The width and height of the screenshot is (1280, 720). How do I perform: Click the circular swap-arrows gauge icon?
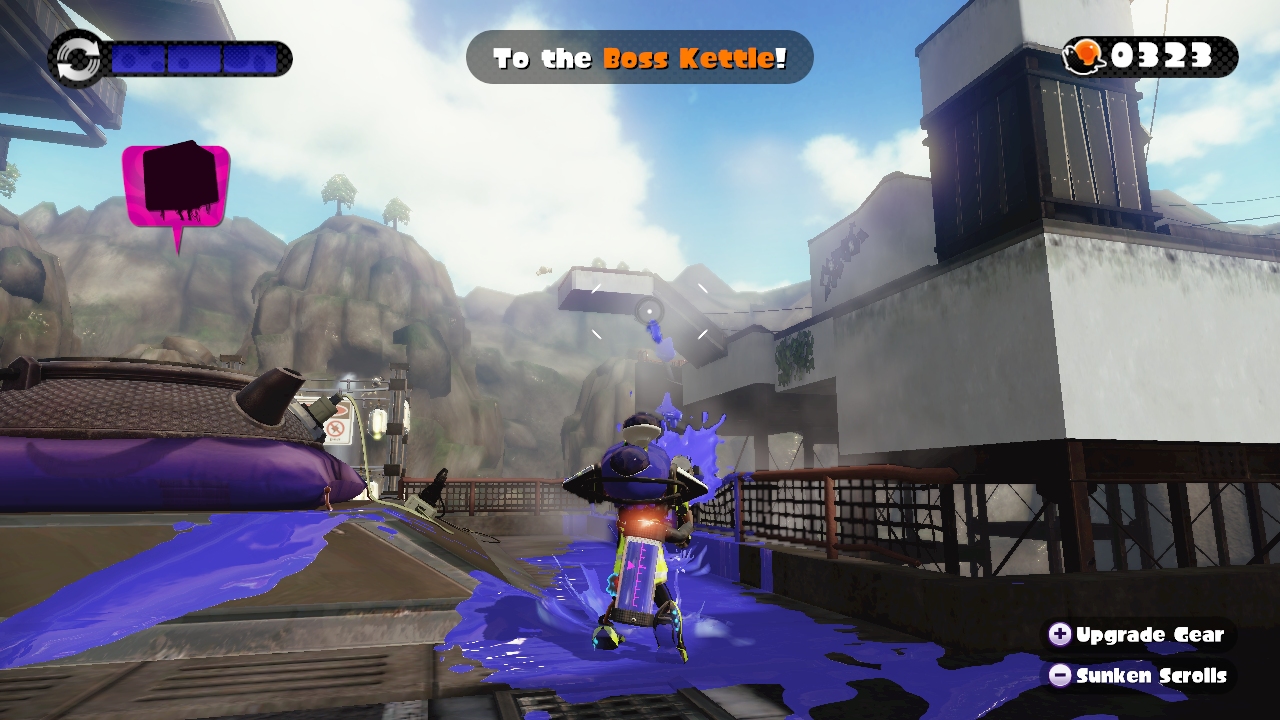(x=76, y=58)
